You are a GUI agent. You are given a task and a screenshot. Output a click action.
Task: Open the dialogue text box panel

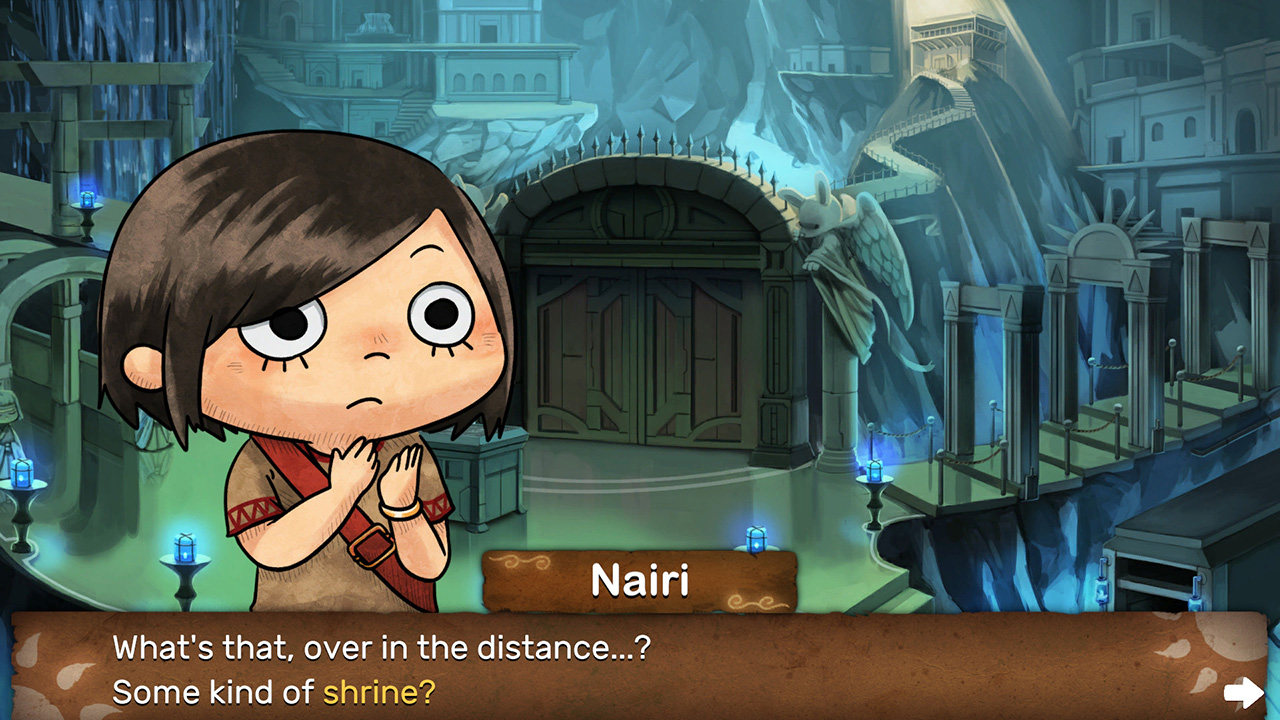tap(640, 665)
